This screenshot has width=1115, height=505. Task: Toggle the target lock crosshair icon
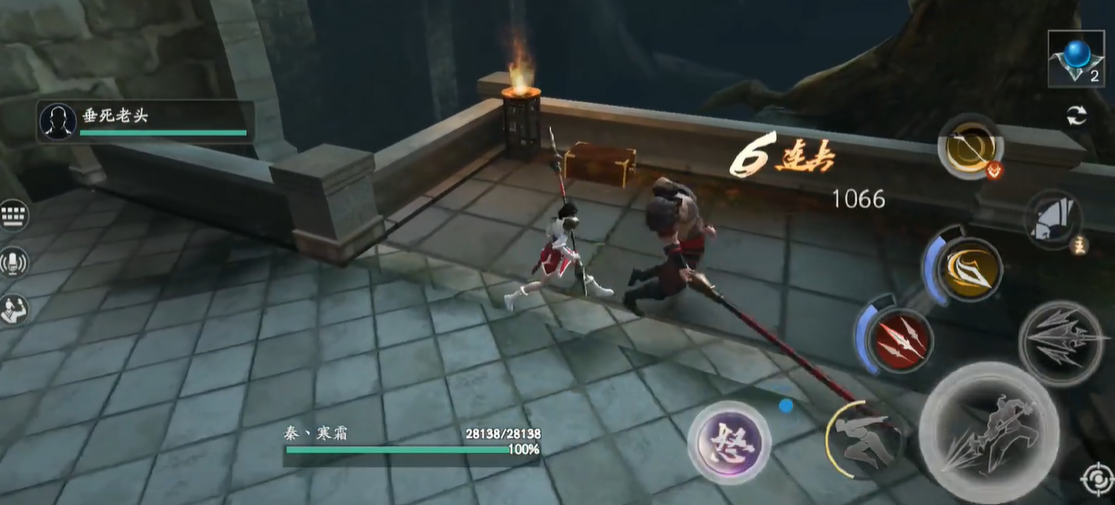tap(1095, 480)
